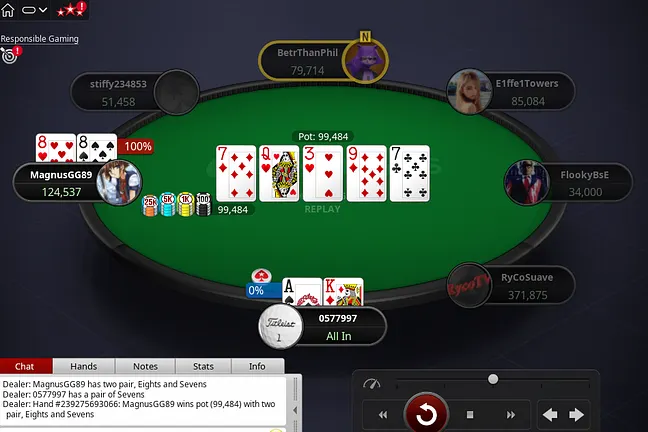Open the Responsible Gaming link
This screenshot has width=648, height=432.
point(39,39)
